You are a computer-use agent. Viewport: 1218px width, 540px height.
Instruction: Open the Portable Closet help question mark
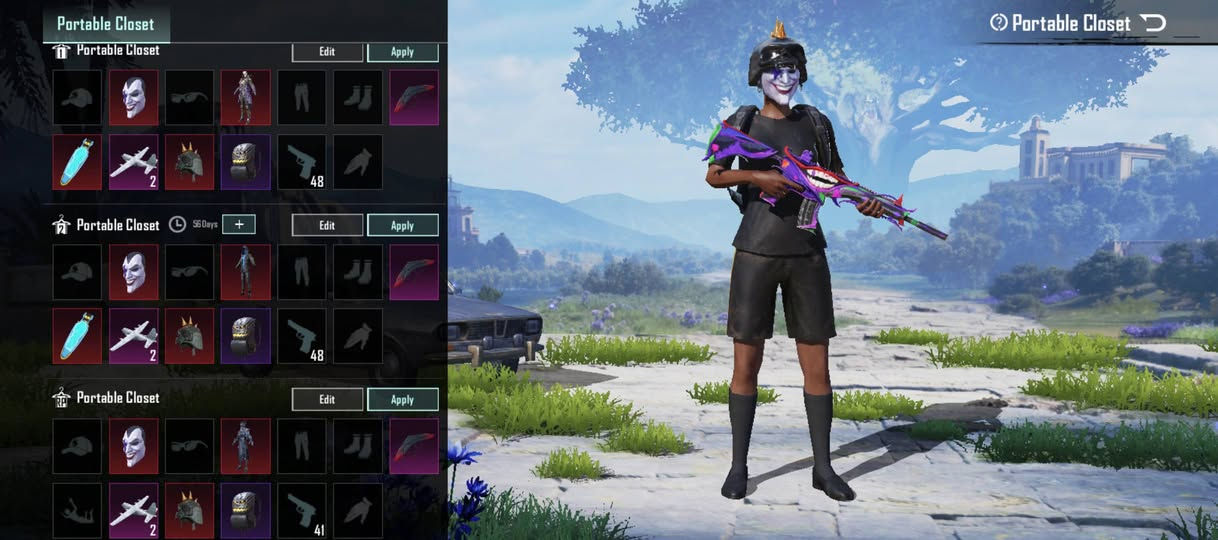[998, 22]
